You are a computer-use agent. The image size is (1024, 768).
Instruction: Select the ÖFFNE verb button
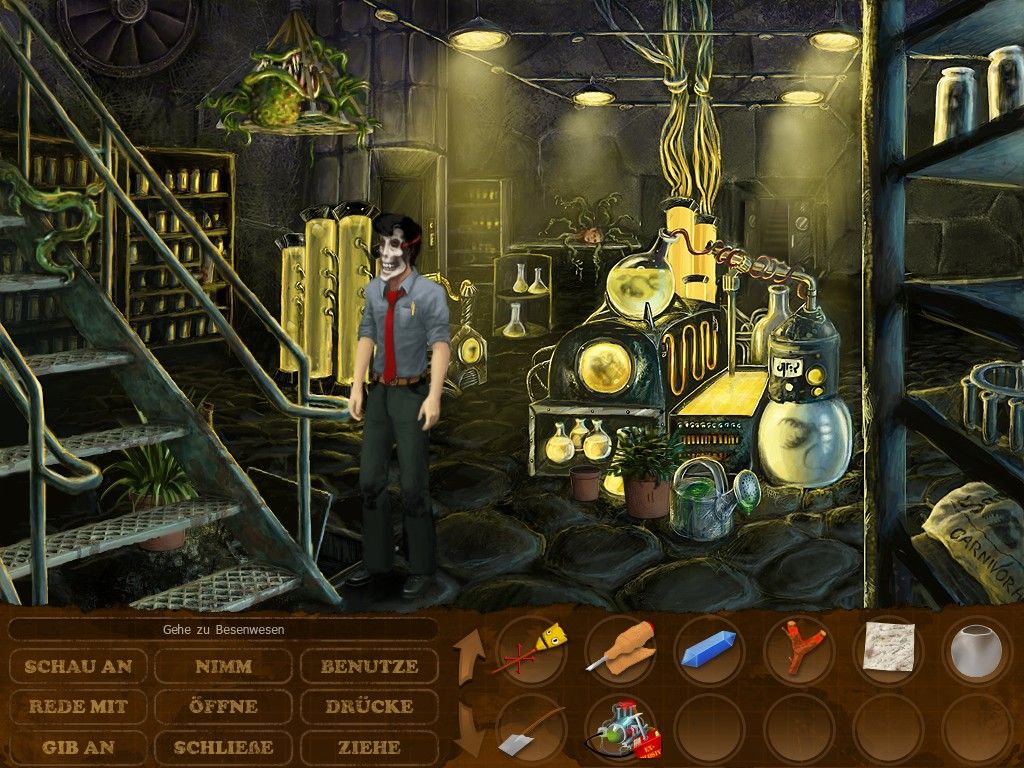(223, 706)
